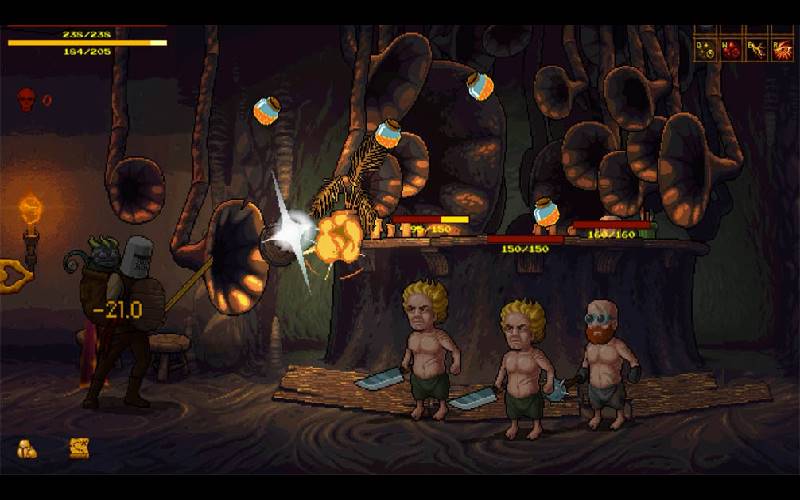Show the parchment map scroll
Image resolution: width=800 pixels, height=500 pixels.
pyautogui.click(x=79, y=448)
